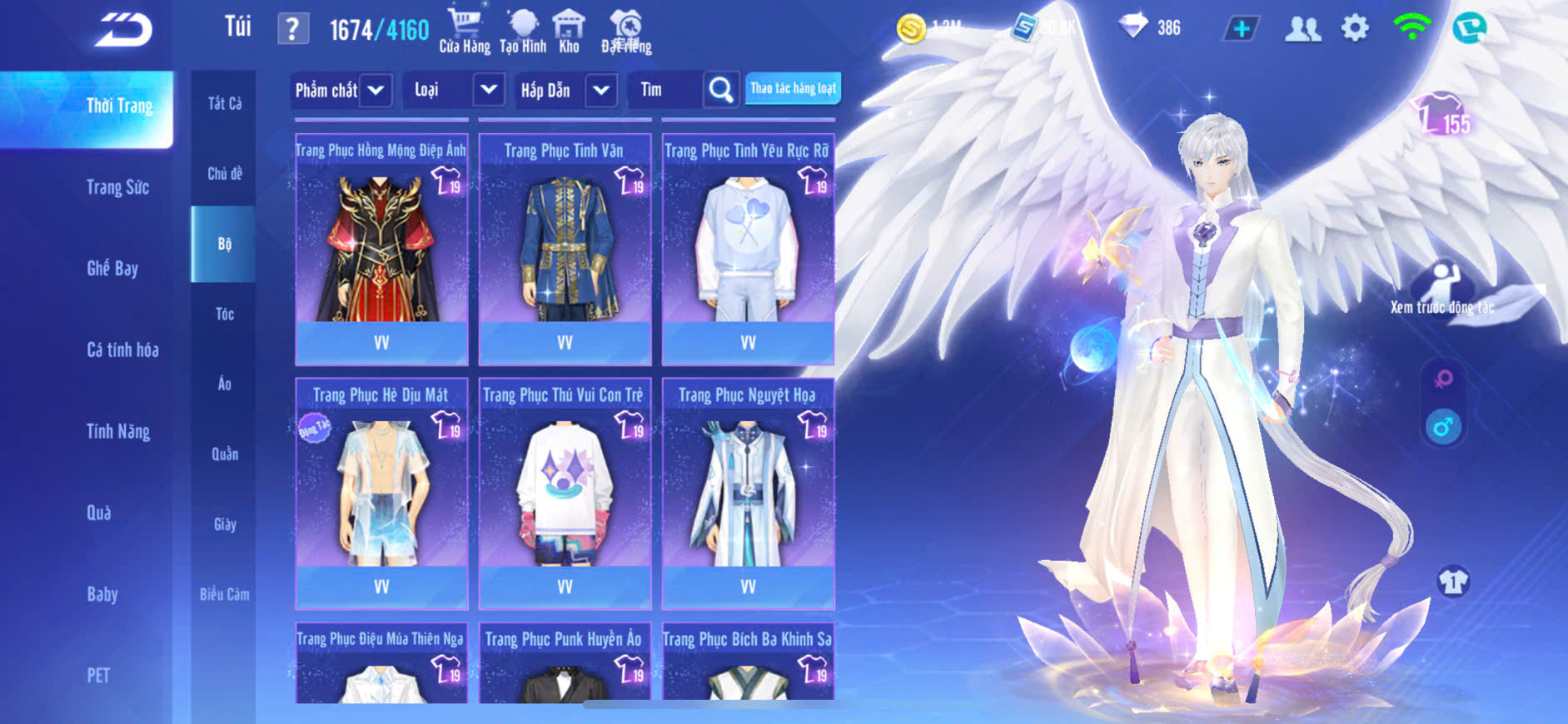1568x724 pixels.
Task: Go back with the top-left arrow
Action: (123, 30)
